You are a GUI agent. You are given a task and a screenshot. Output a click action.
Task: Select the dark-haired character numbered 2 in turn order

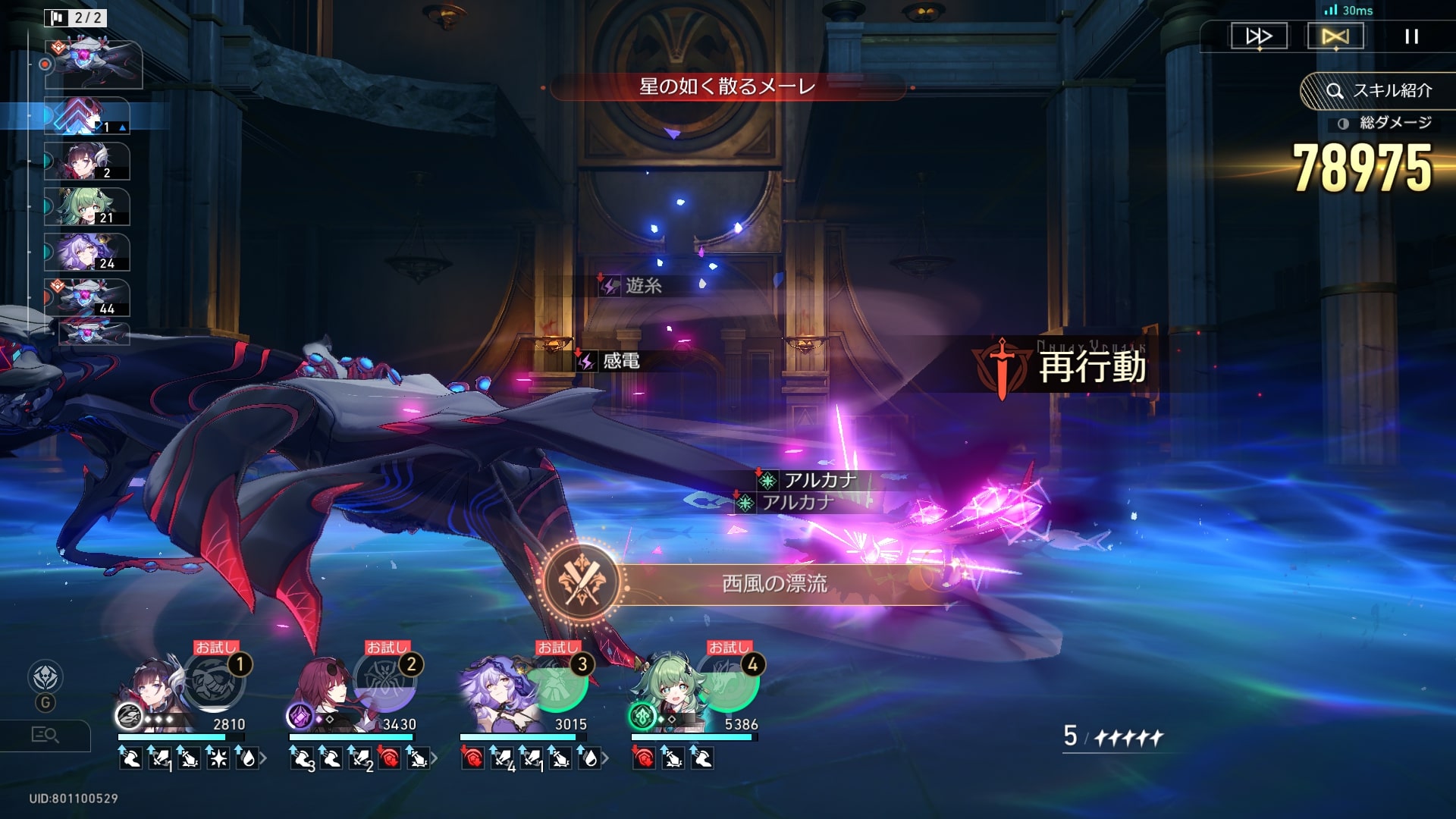[87, 162]
